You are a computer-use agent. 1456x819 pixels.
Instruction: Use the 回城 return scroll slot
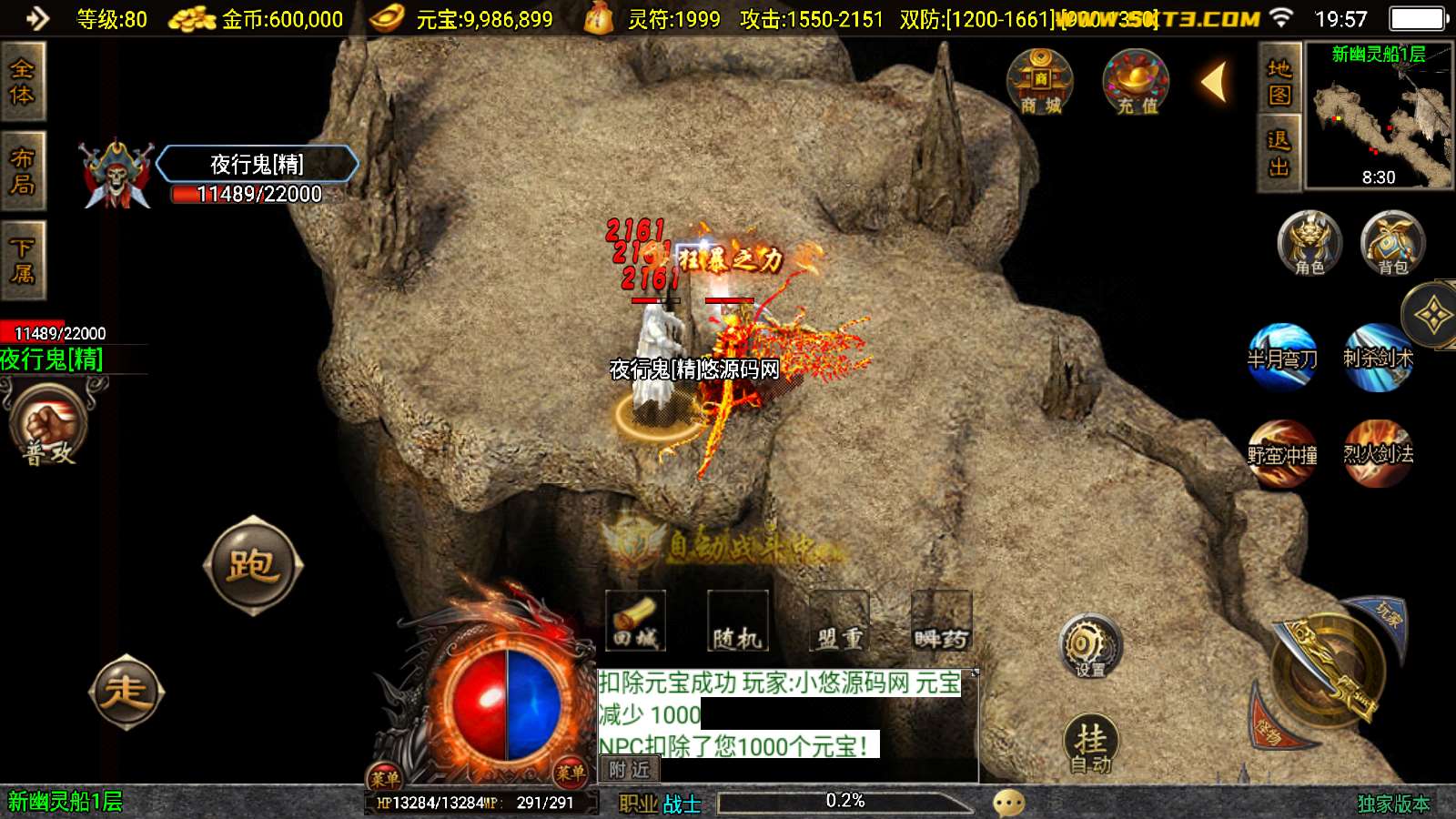[636, 621]
